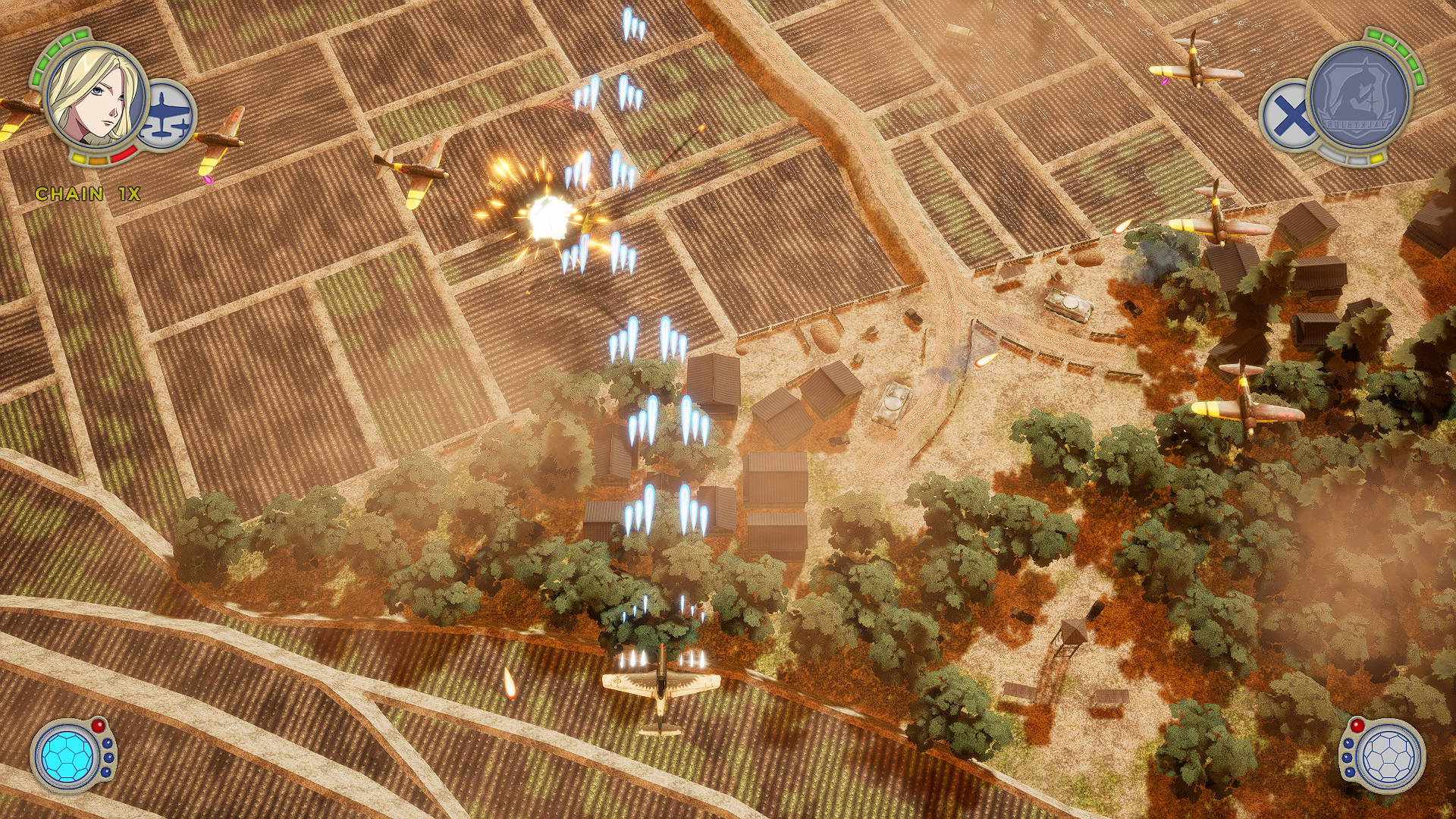Click the lowest blue lamp on the left bomb gauge
The height and width of the screenshot is (819, 1456).
(106, 773)
